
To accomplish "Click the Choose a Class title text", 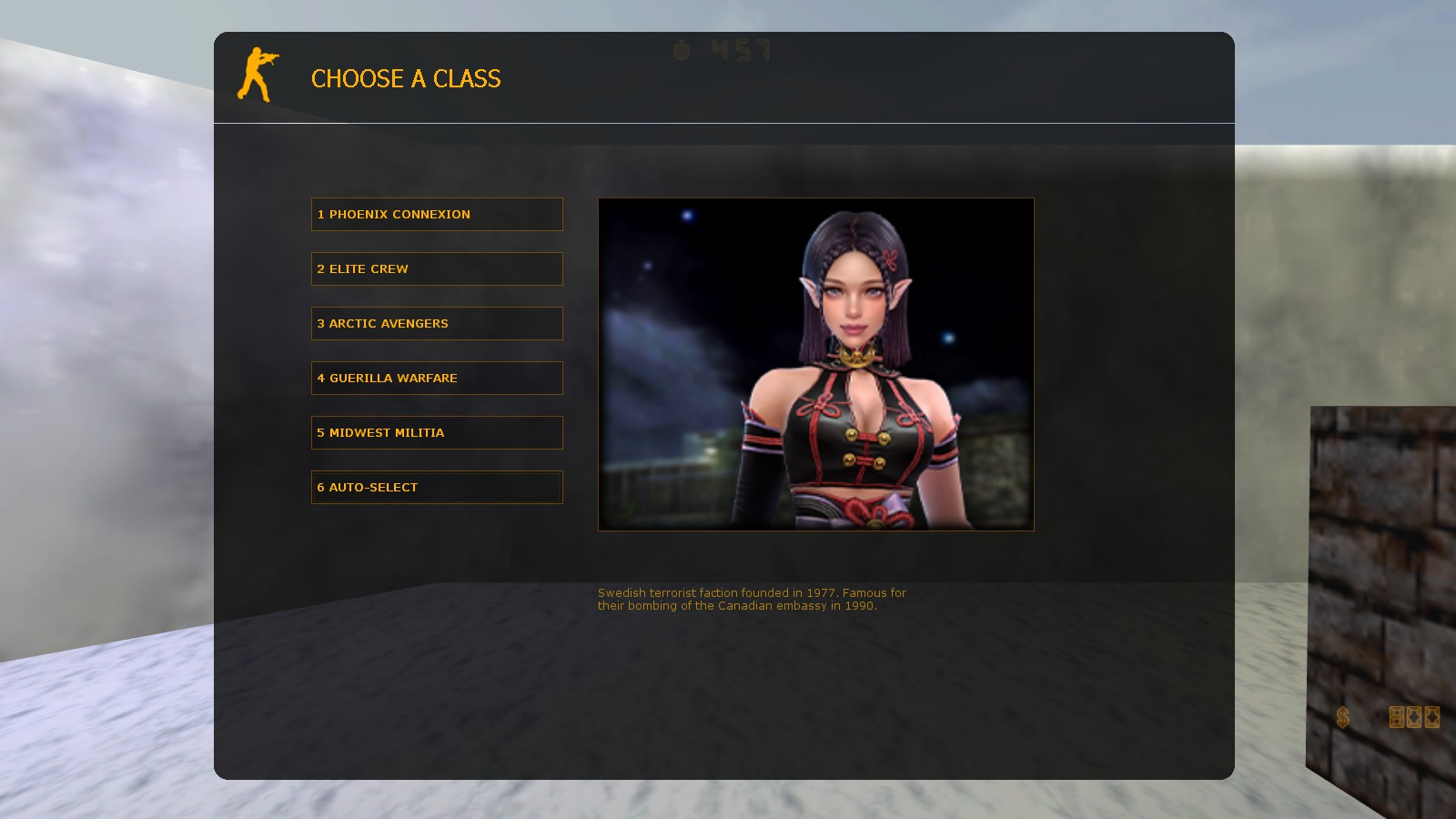I will tap(406, 80).
